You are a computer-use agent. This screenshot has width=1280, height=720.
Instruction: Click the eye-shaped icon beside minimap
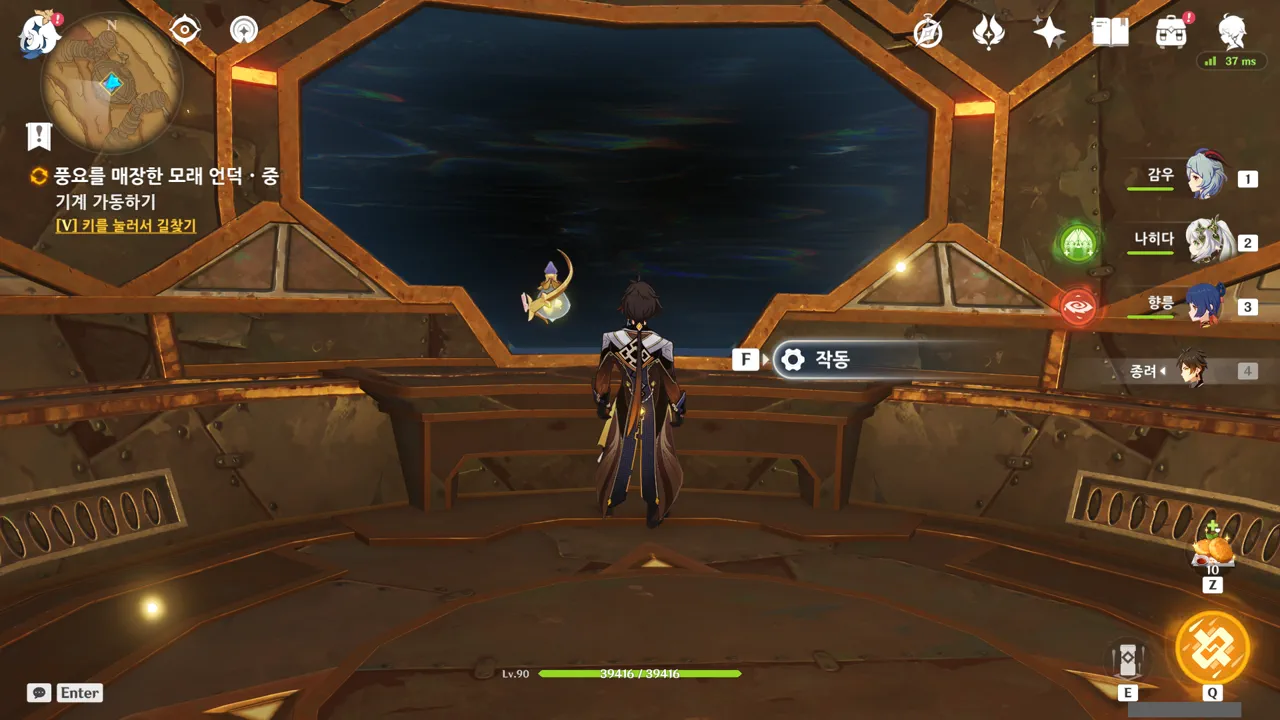click(185, 30)
